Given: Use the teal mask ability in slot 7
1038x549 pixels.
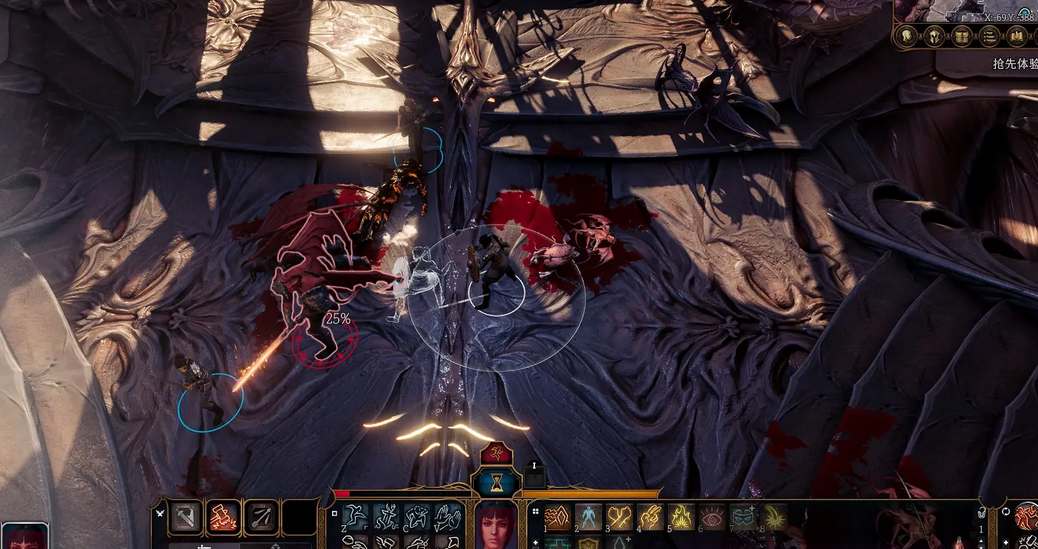Looking at the screenshot, I should (x=743, y=517).
